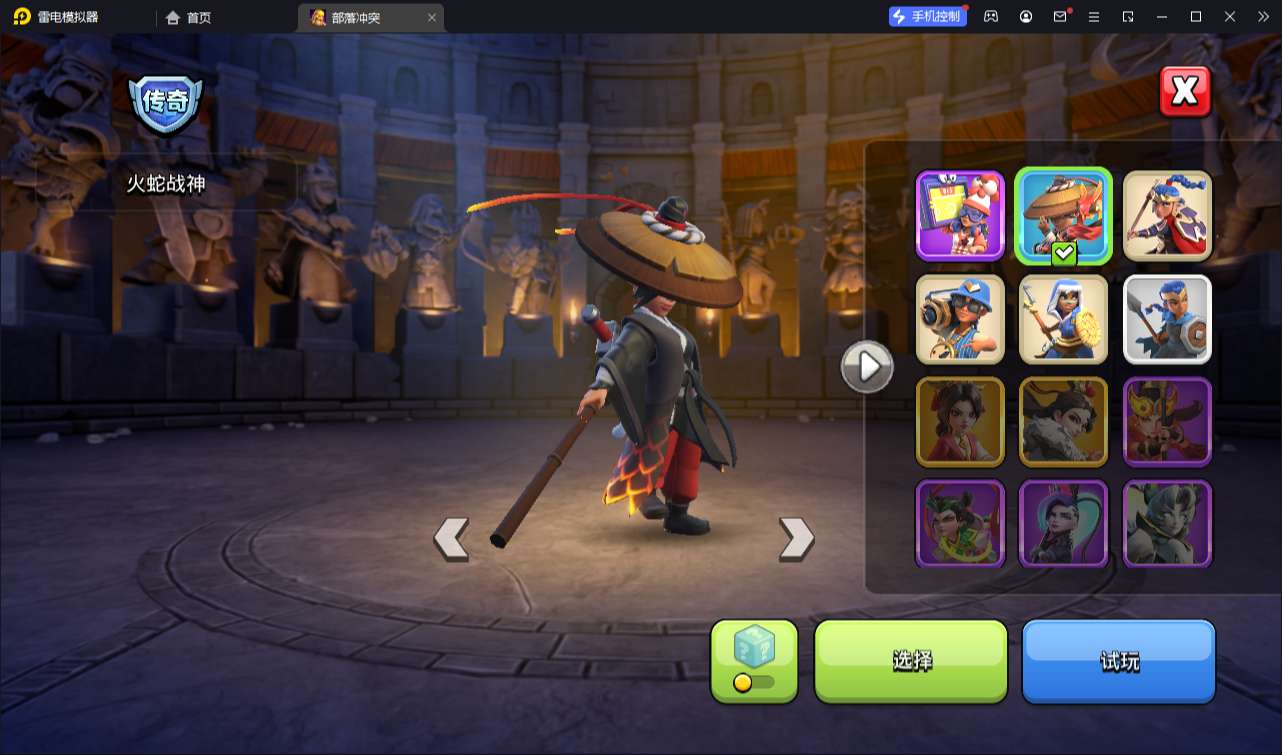Choose the blue-hooded golden-shield skin thumbnail
The image size is (1282, 755).
pos(1063,319)
